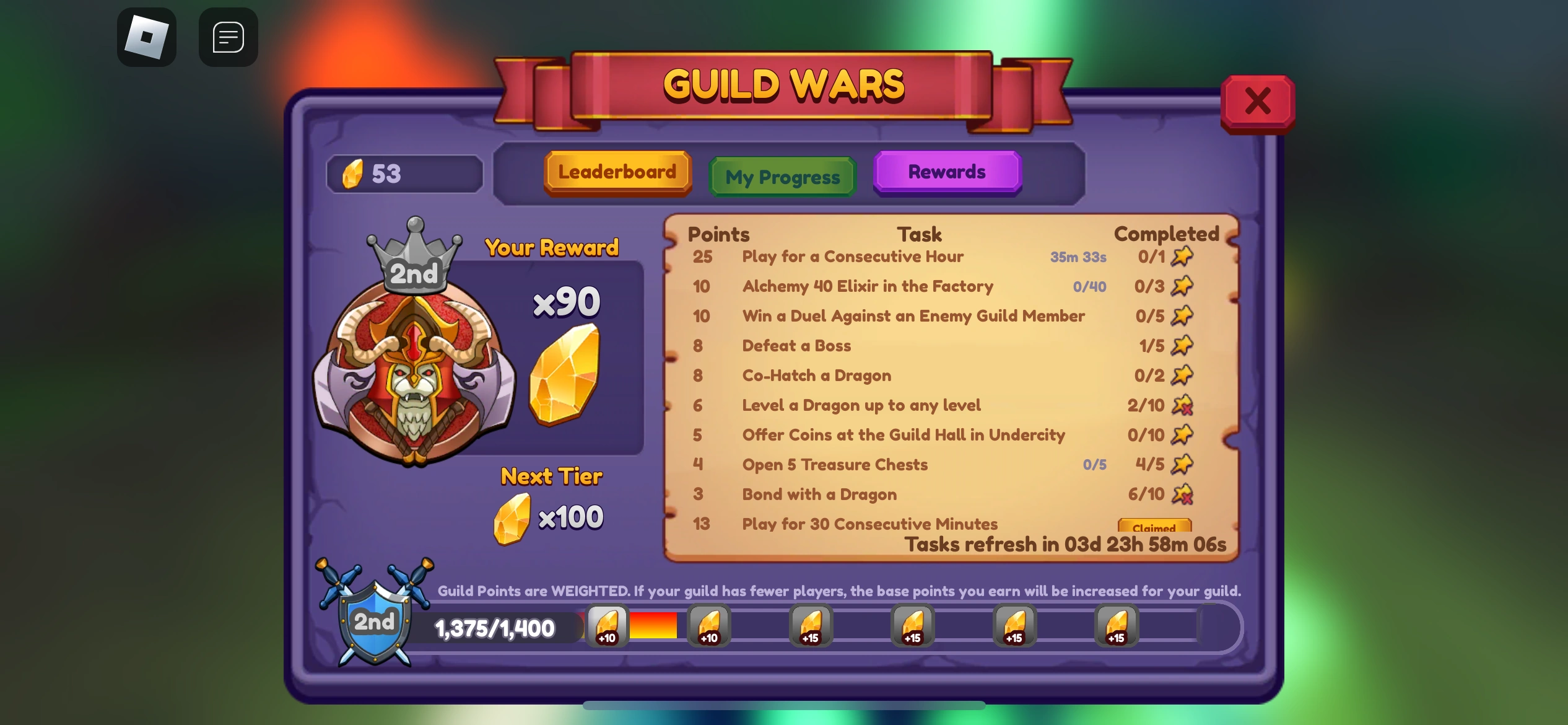Pin the Co-Hatch a Dragon task
Screen dimensions: 1568x725
point(1183,376)
